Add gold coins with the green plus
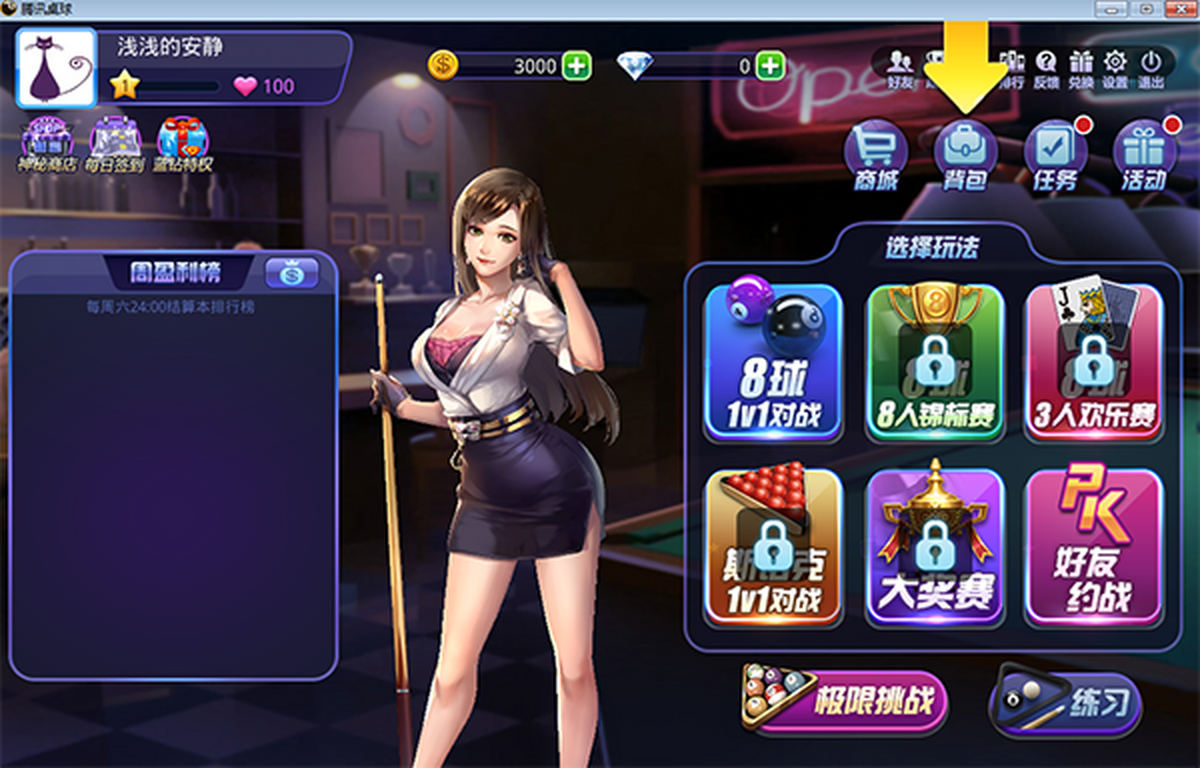1200x768 pixels. (576, 67)
